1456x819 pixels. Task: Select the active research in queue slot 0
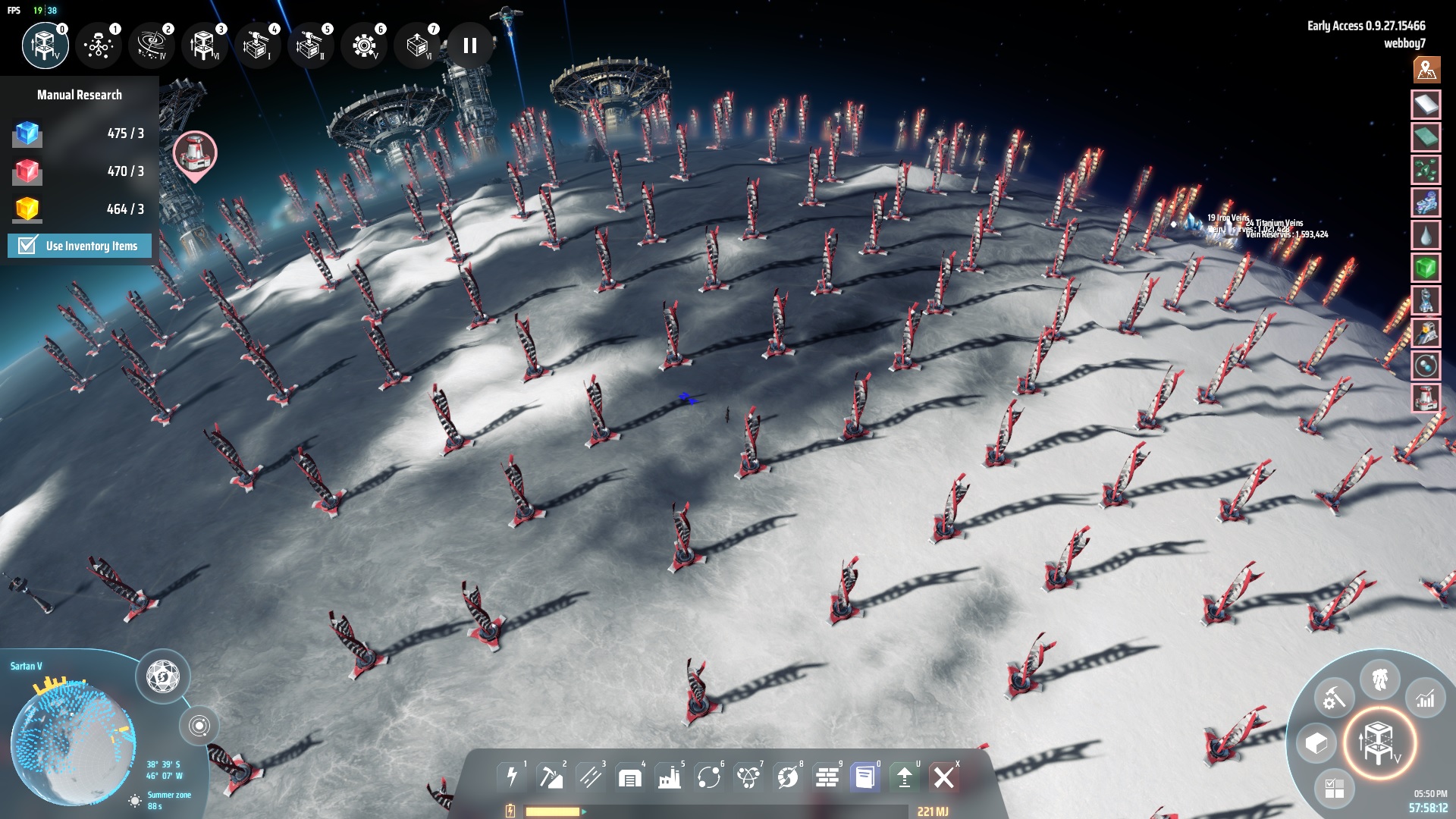pos(45,45)
